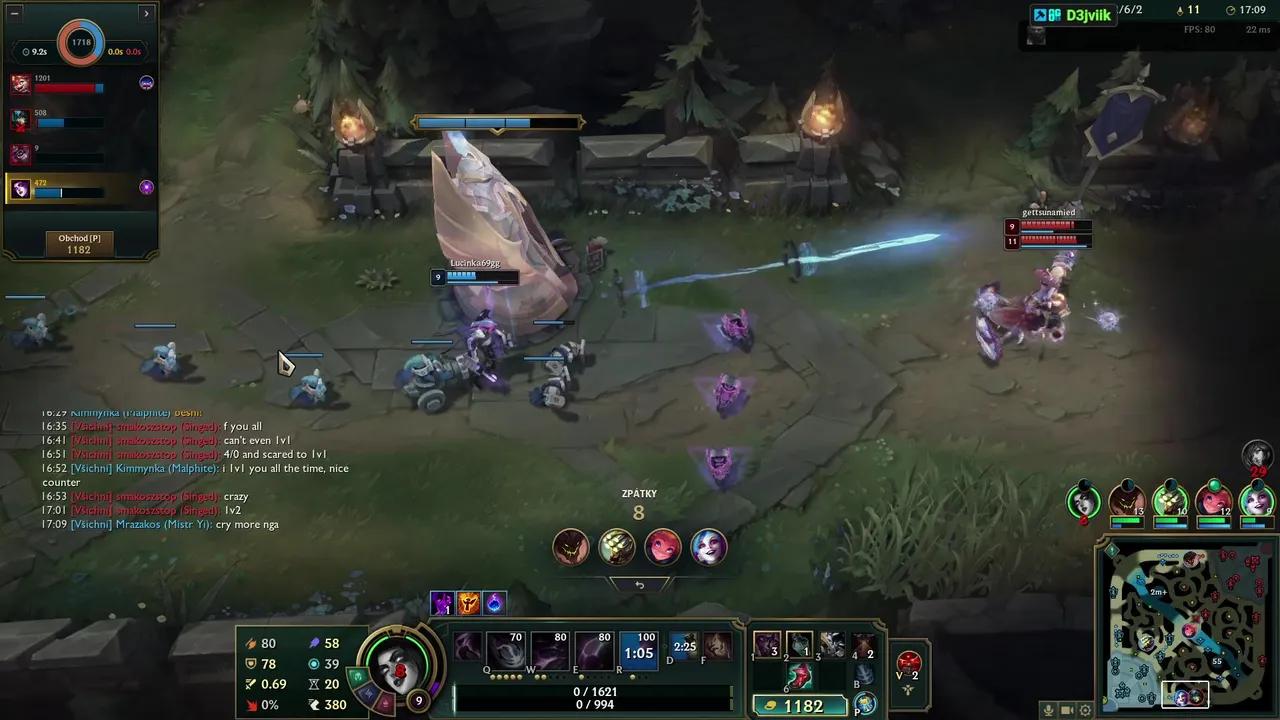Viewport: 1280px width, 720px height.
Task: Expand the left scoreboard panel with the arrow
Action: coord(146,13)
